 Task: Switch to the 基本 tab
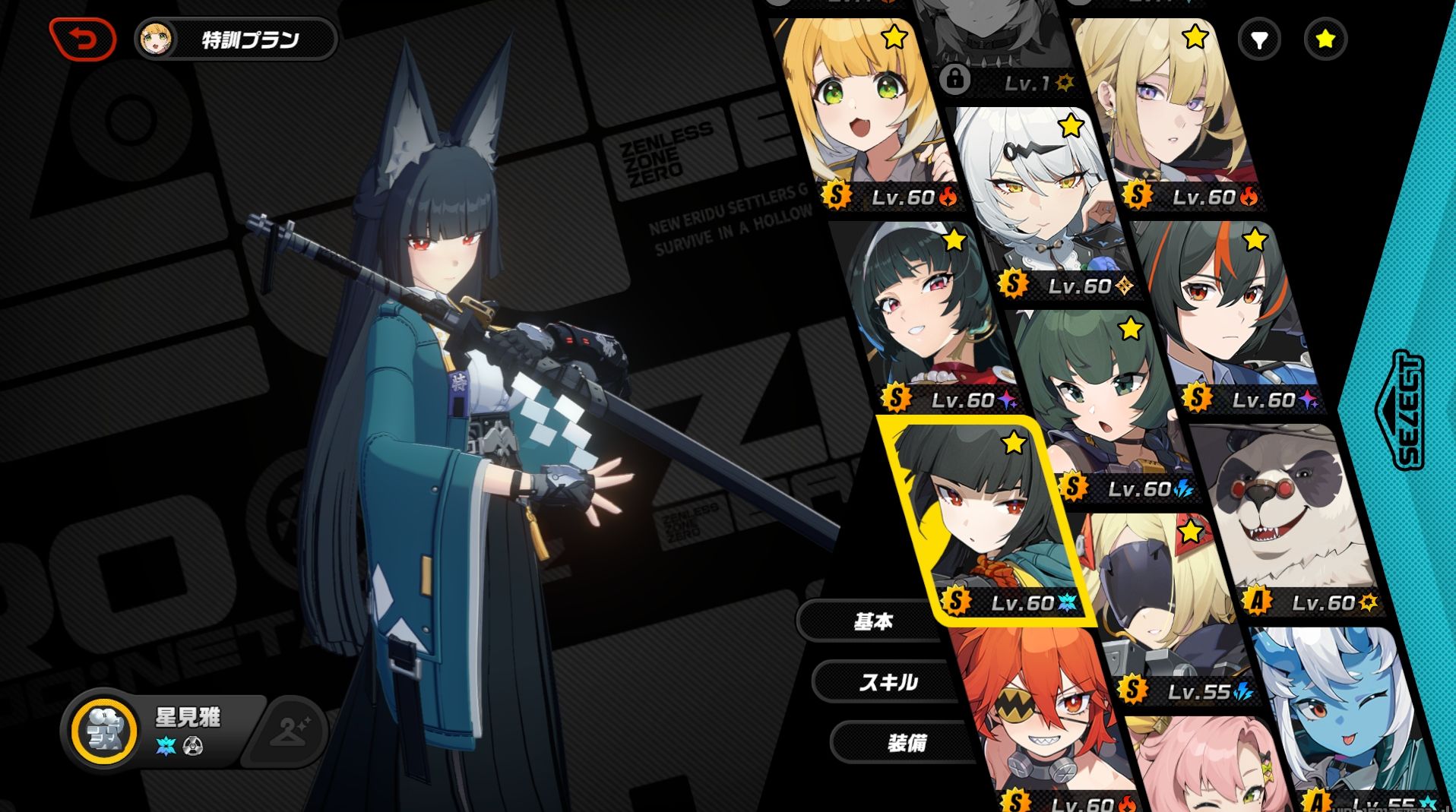872,622
